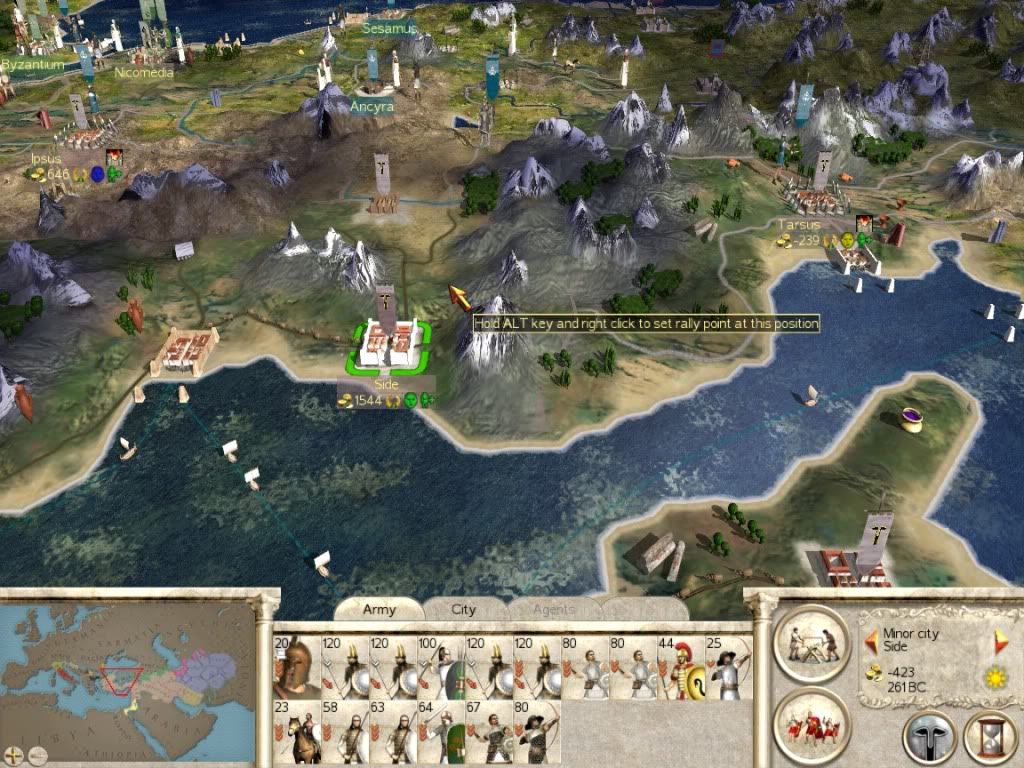
Task: Select the general's bodyguard unit card
Action: click(x=297, y=668)
